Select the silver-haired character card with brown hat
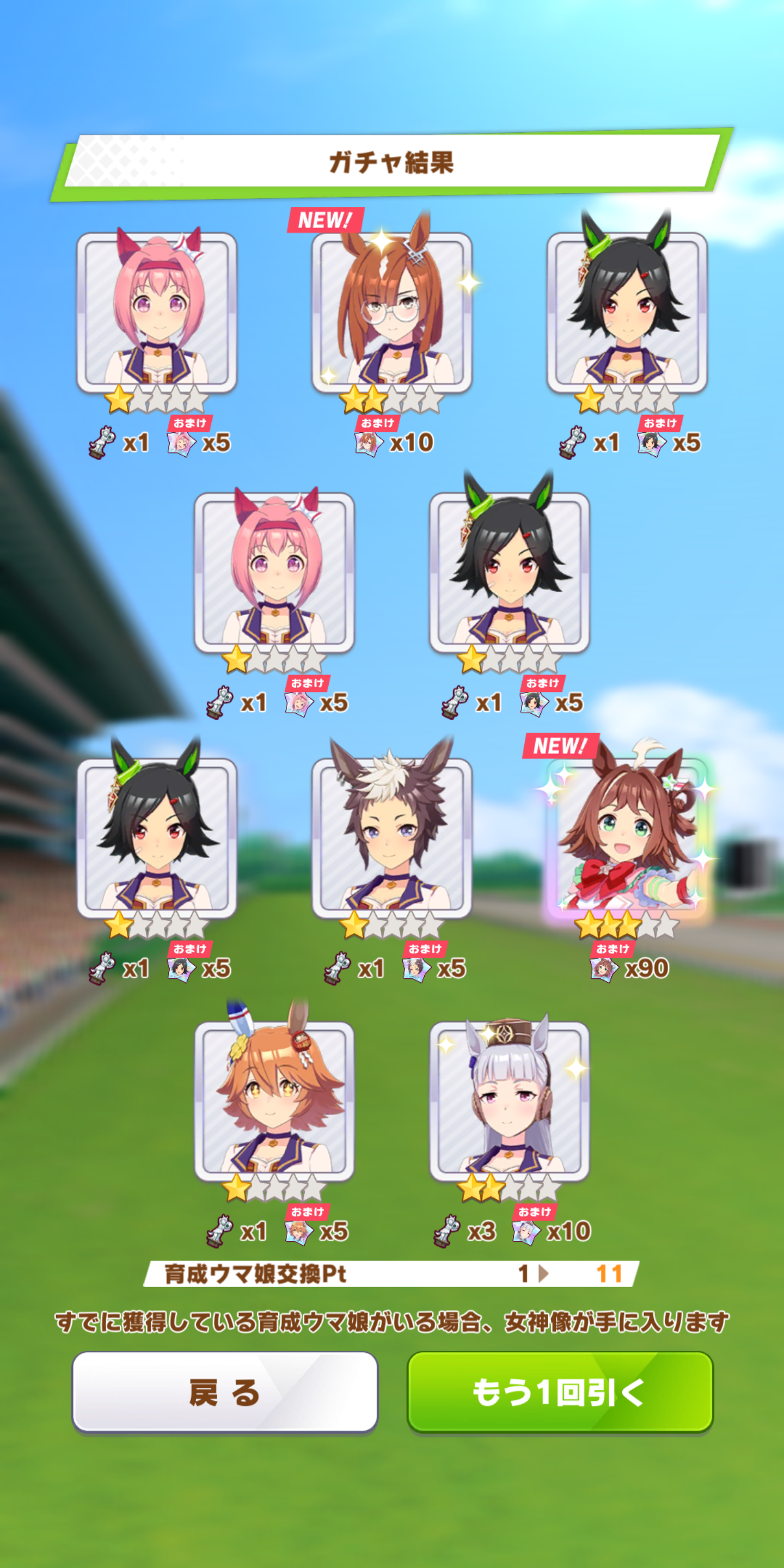The width and height of the screenshot is (784, 1568). (x=509, y=1101)
